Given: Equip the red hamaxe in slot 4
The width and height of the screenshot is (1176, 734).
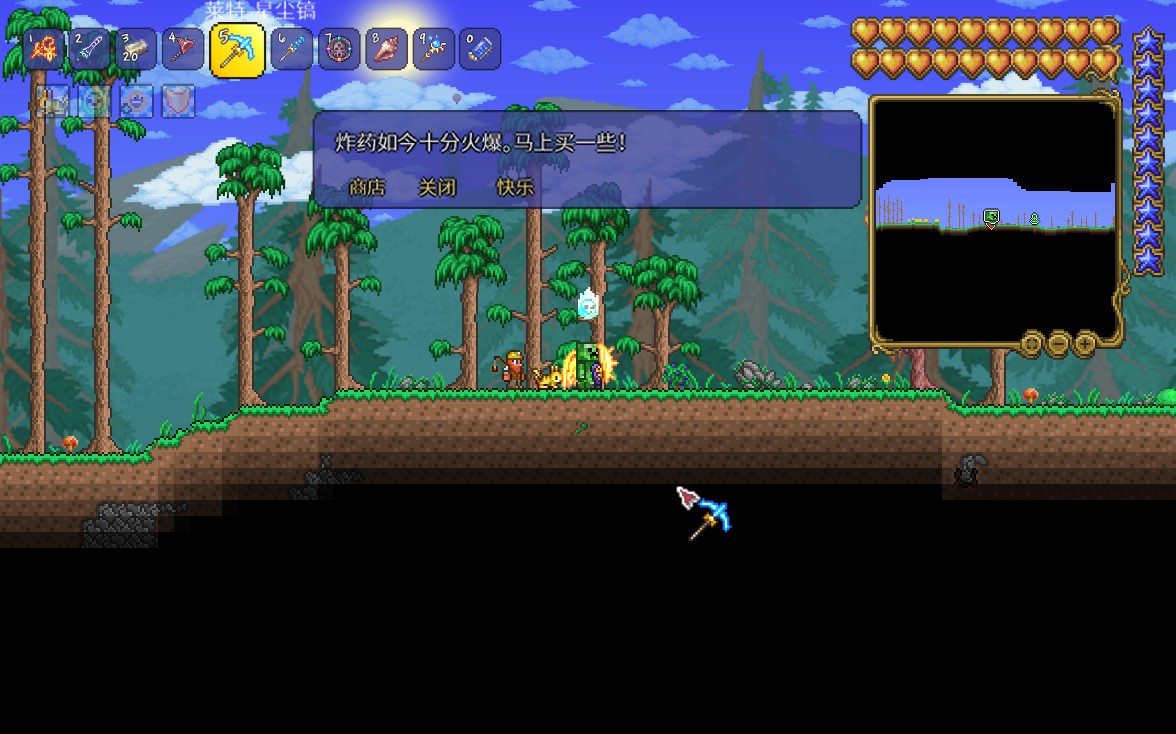Looking at the screenshot, I should (x=184, y=50).
